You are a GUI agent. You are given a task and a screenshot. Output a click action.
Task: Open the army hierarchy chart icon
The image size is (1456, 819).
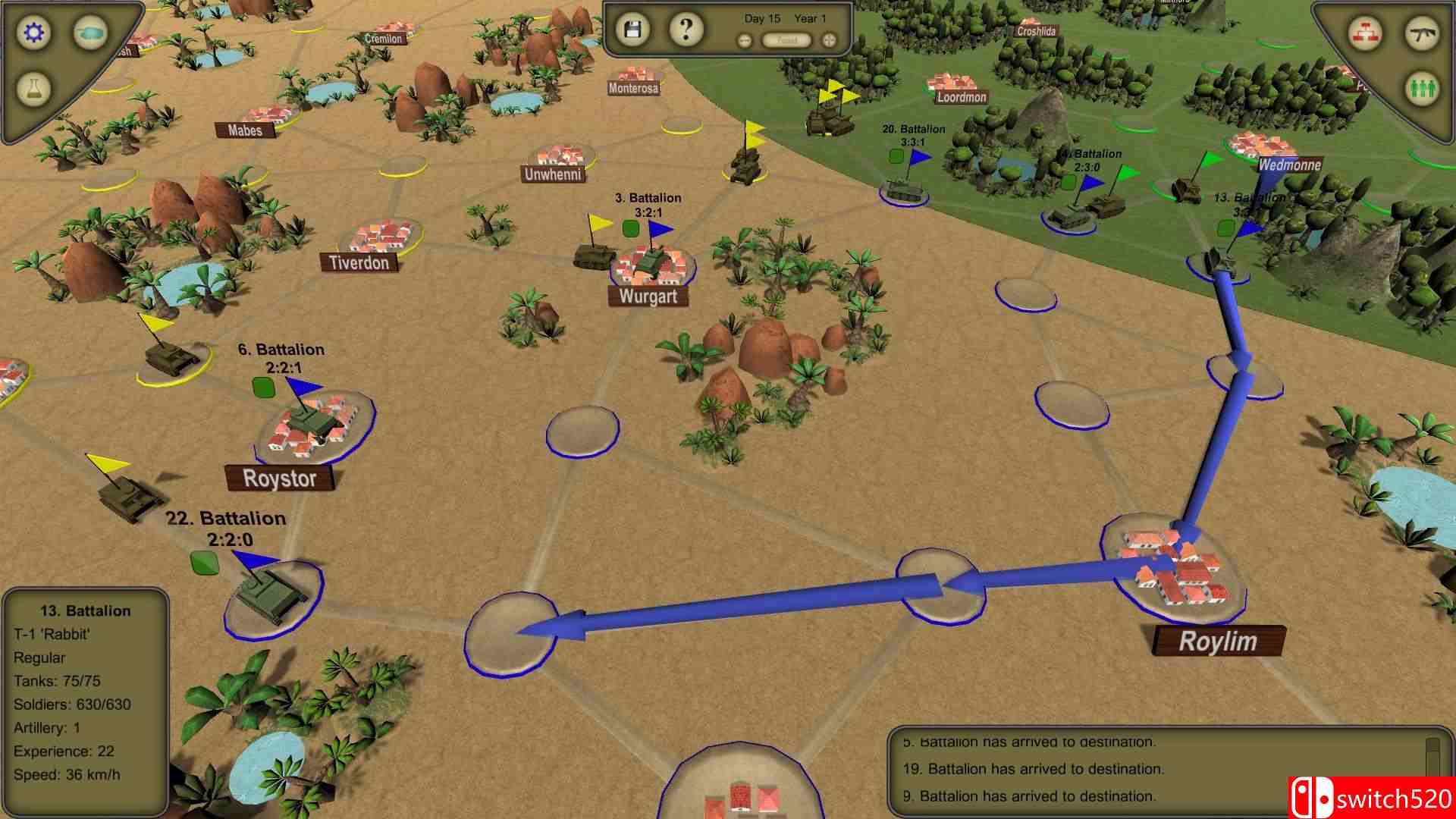(x=1365, y=34)
